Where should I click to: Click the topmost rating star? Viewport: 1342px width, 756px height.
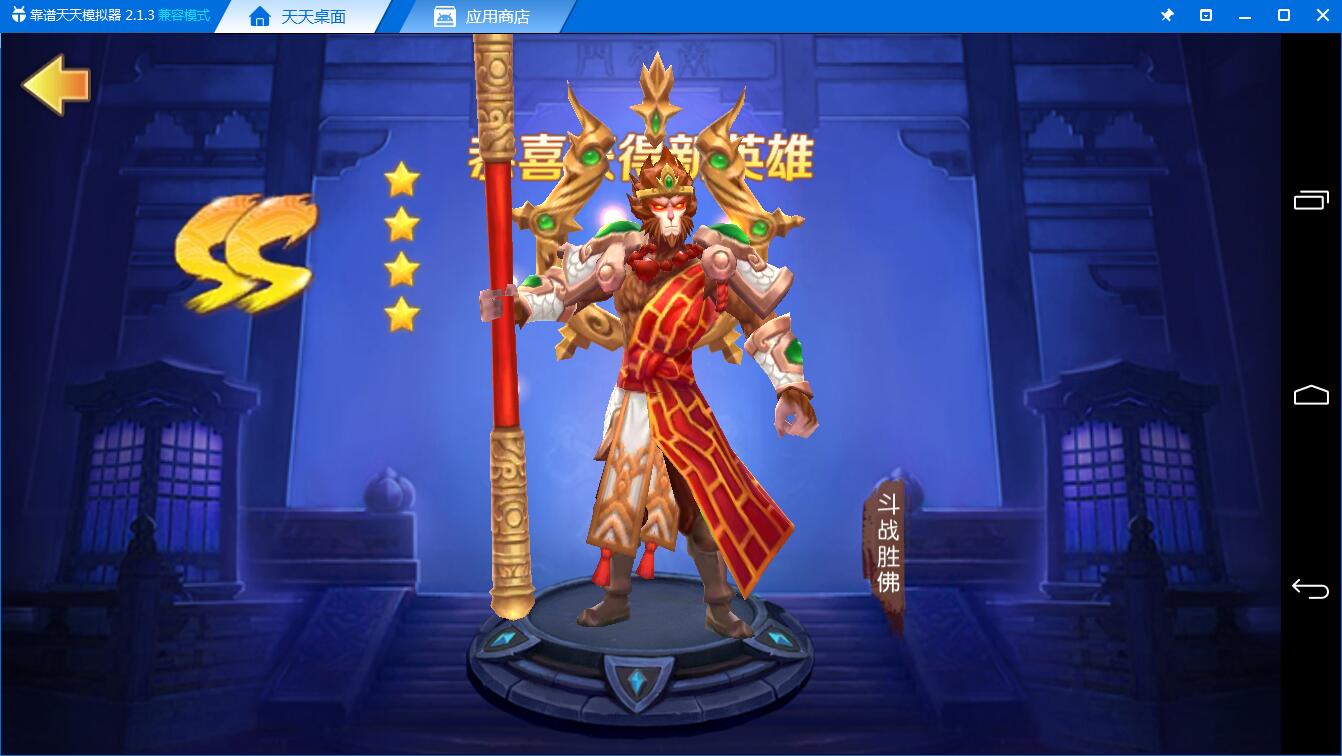coord(403,177)
